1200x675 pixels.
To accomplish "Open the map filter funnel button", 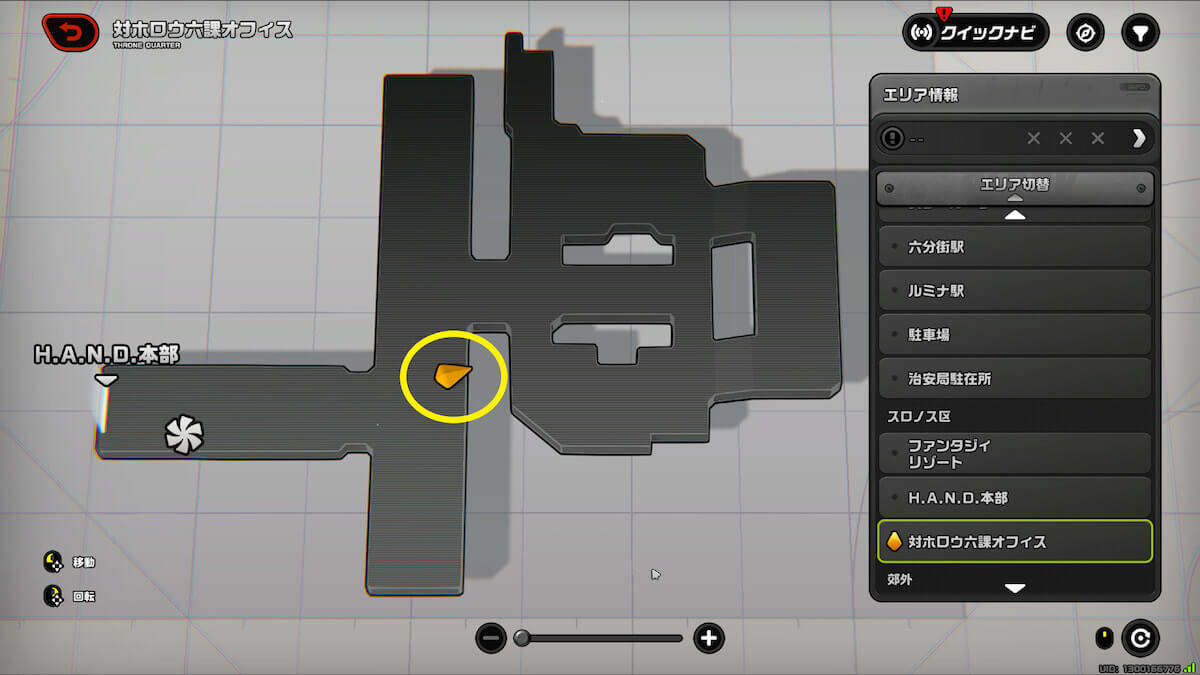I will [x=1139, y=33].
